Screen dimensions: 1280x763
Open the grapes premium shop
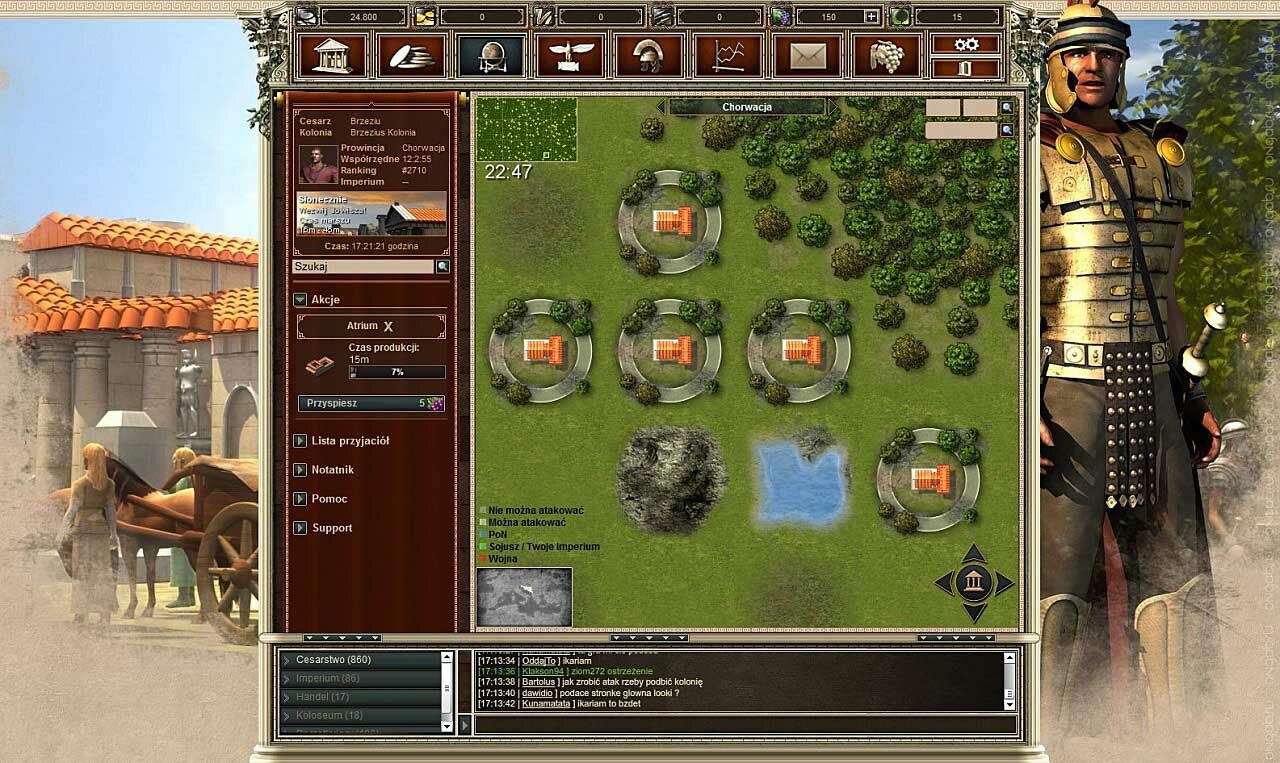click(x=887, y=55)
